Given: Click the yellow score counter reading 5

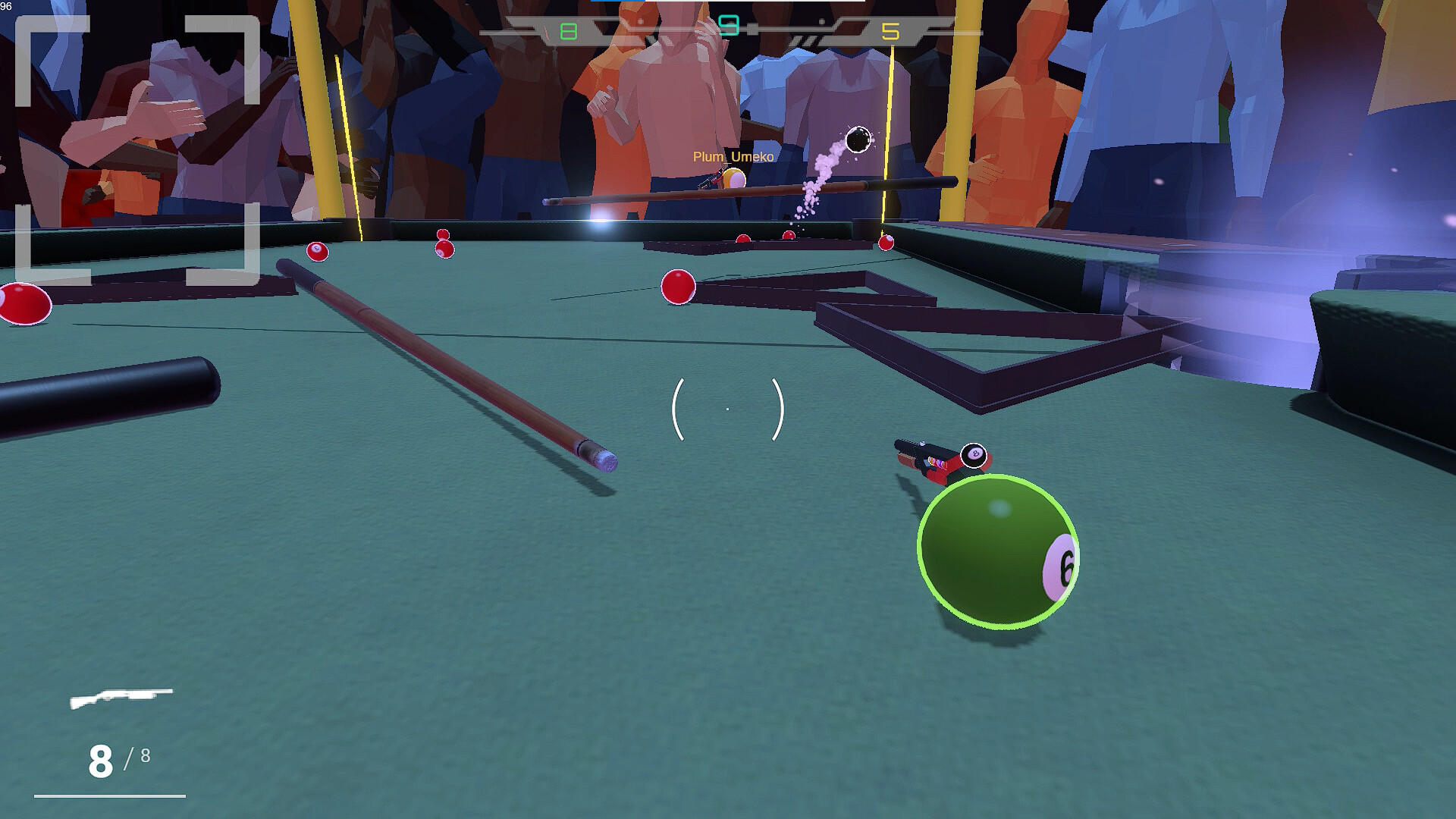Looking at the screenshot, I should (x=891, y=32).
